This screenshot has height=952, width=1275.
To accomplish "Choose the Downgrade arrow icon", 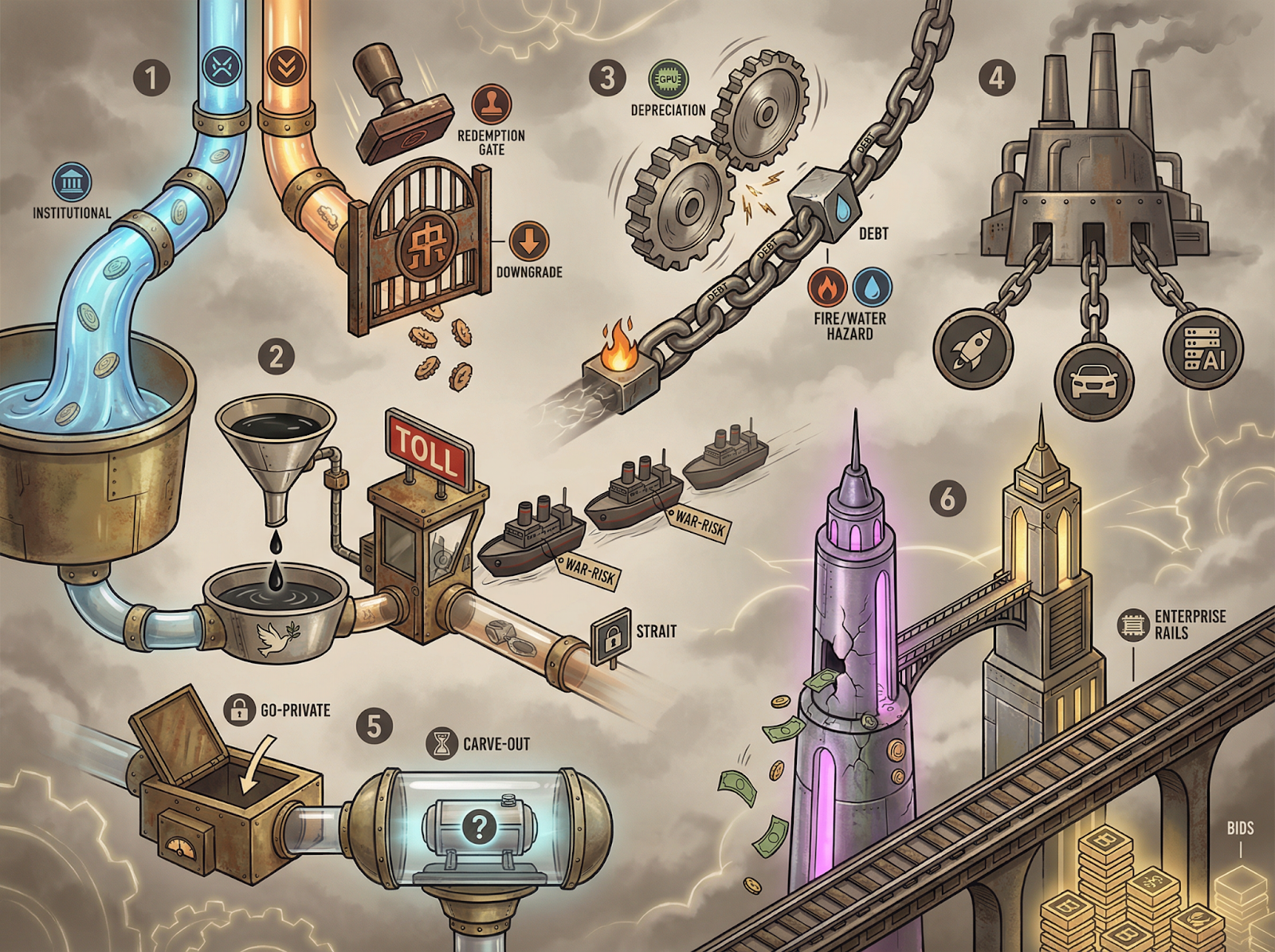I will coord(529,241).
